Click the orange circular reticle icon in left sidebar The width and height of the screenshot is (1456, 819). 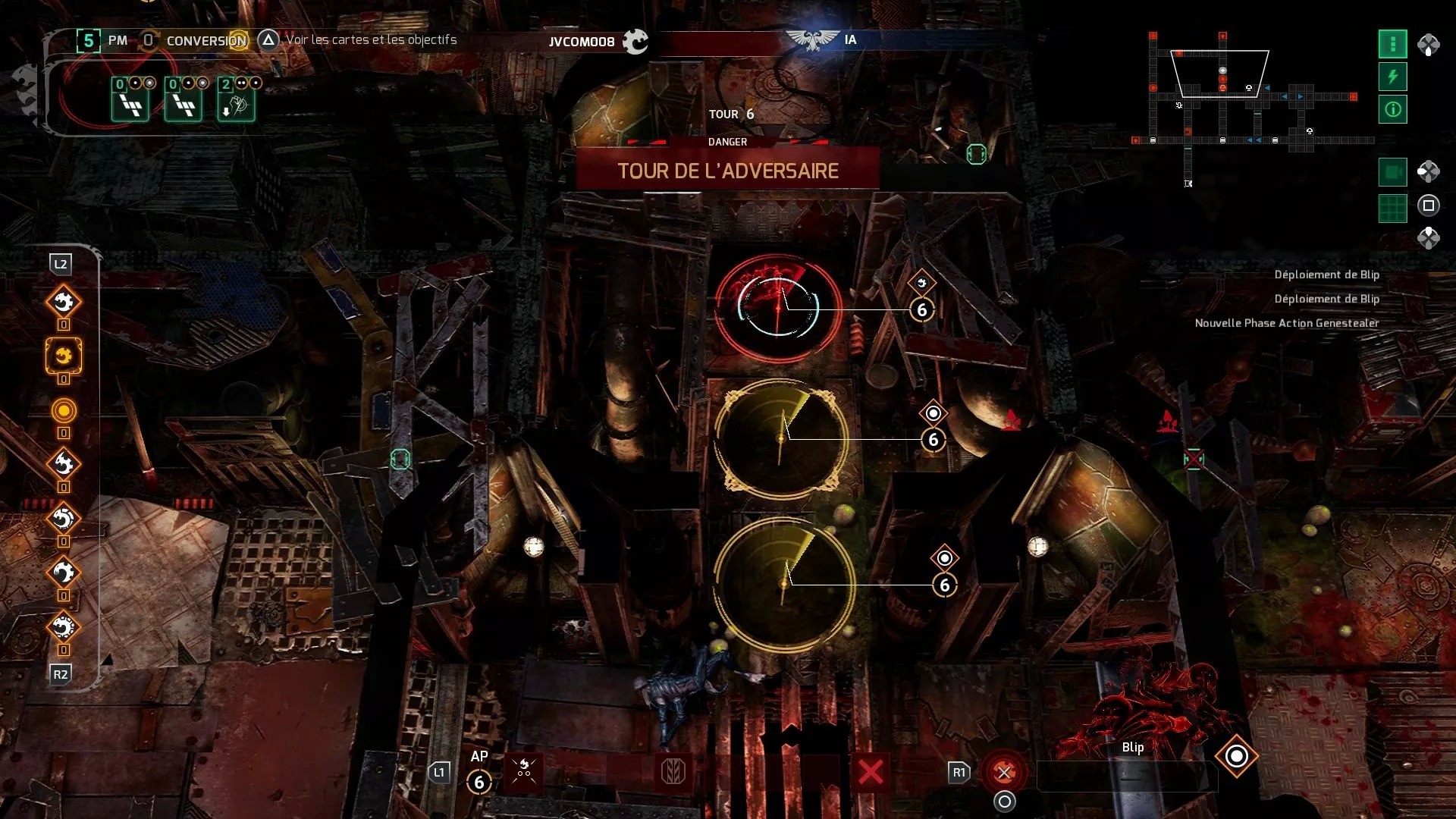coord(64,412)
